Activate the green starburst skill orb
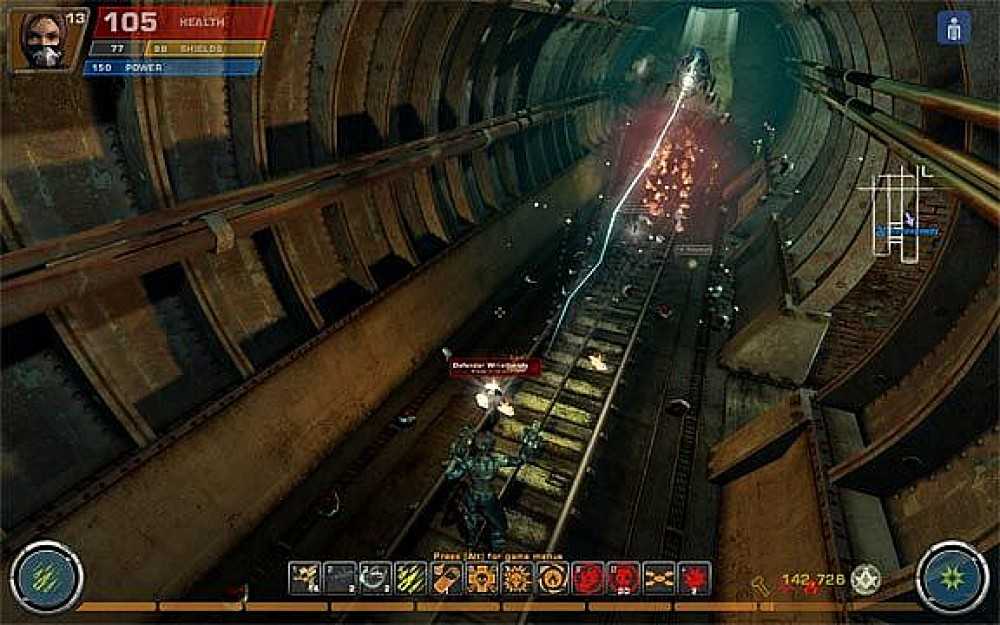This screenshot has height=625, width=1000. (x=951, y=576)
